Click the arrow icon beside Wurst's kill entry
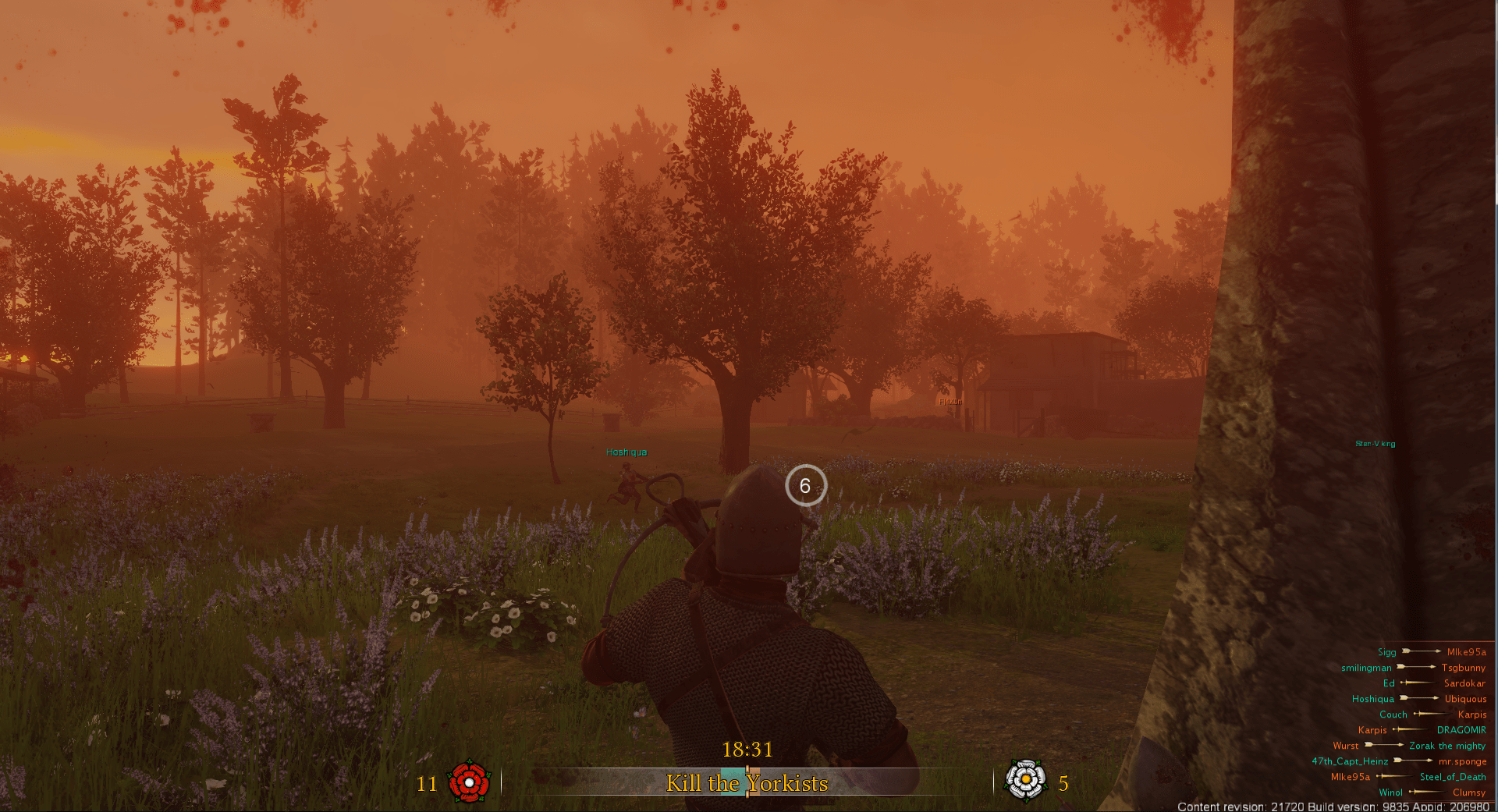 point(1385,745)
